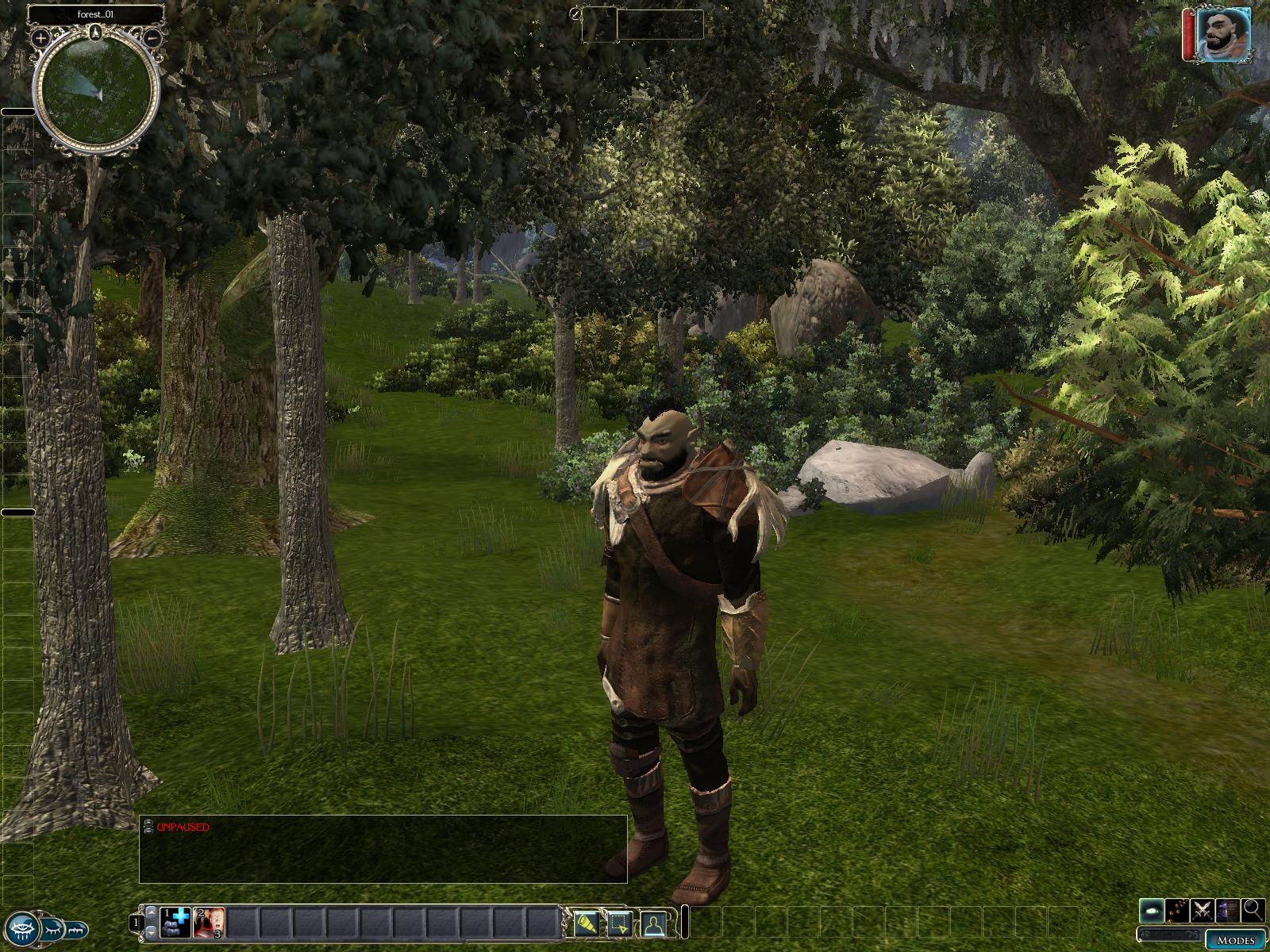
Task: Select the character portrait
Action: tap(1222, 34)
